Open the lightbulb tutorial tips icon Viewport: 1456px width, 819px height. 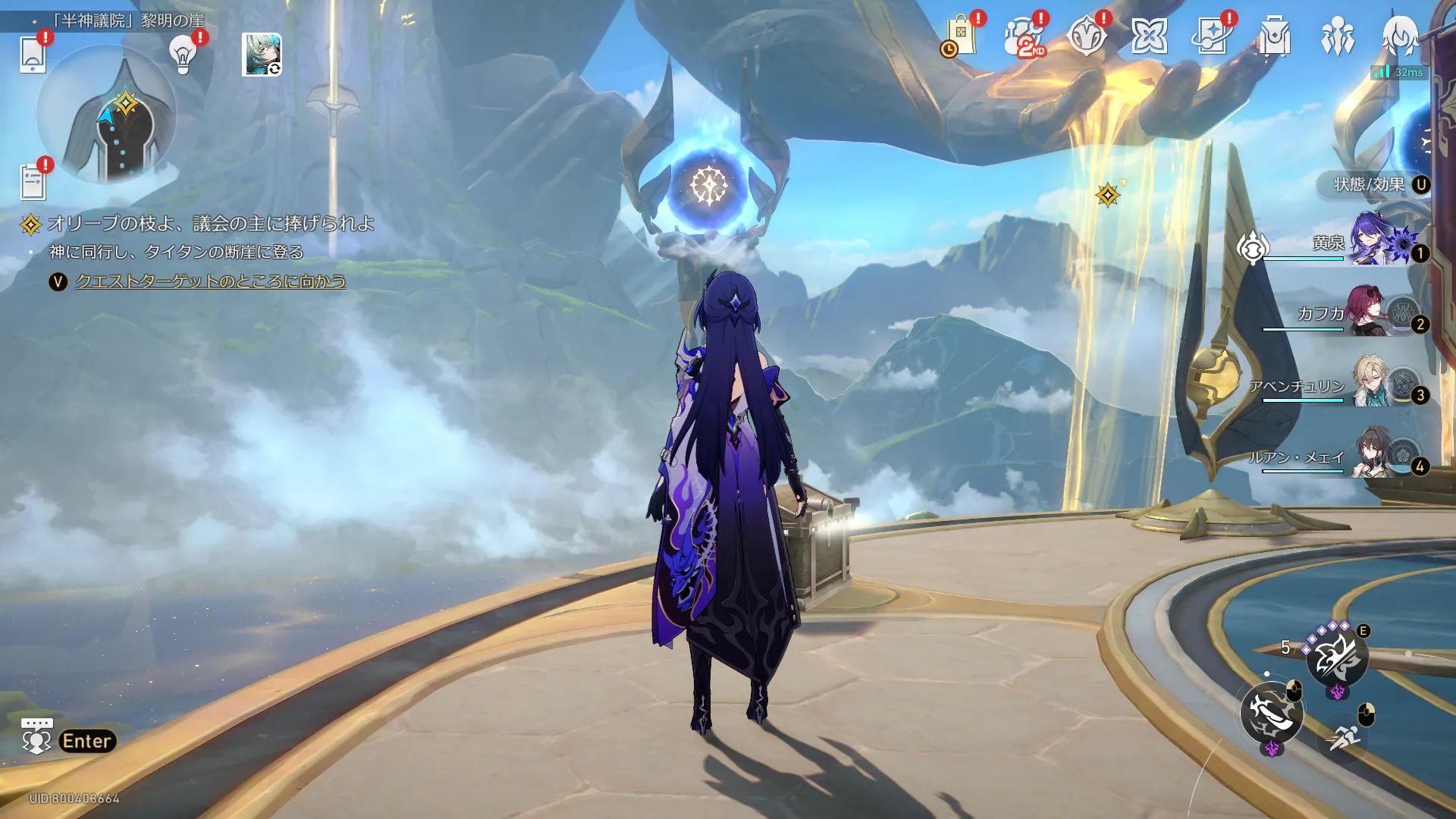click(x=183, y=55)
